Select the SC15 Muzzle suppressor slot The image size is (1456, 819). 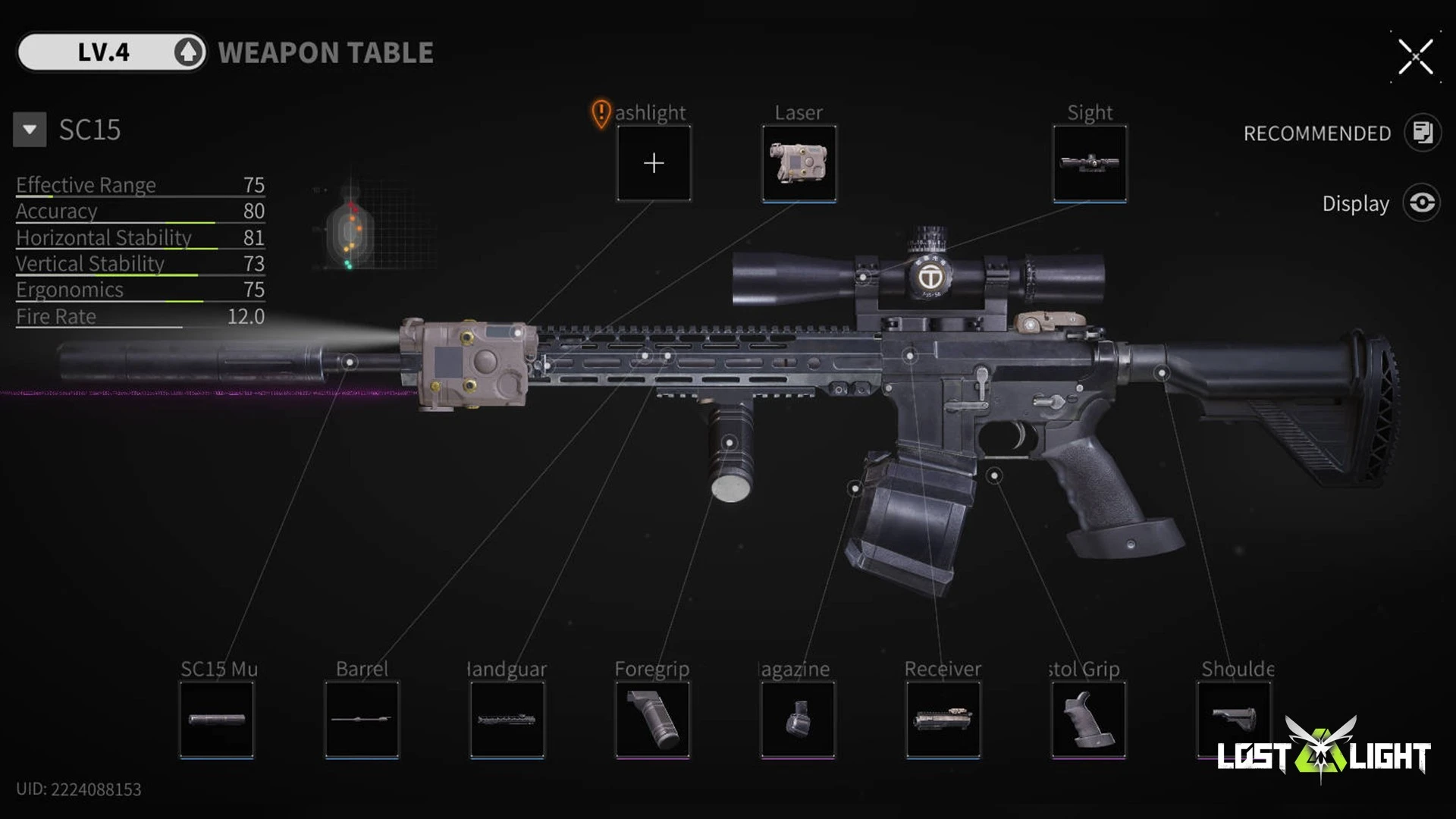click(x=217, y=719)
